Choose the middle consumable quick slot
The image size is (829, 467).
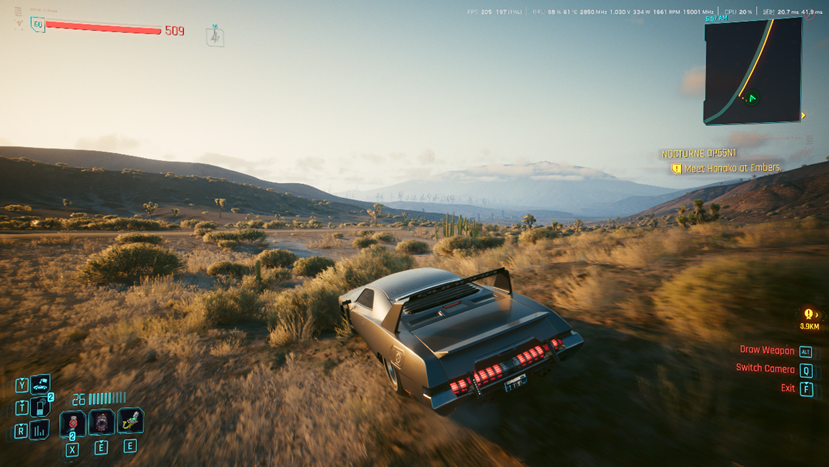tap(102, 422)
